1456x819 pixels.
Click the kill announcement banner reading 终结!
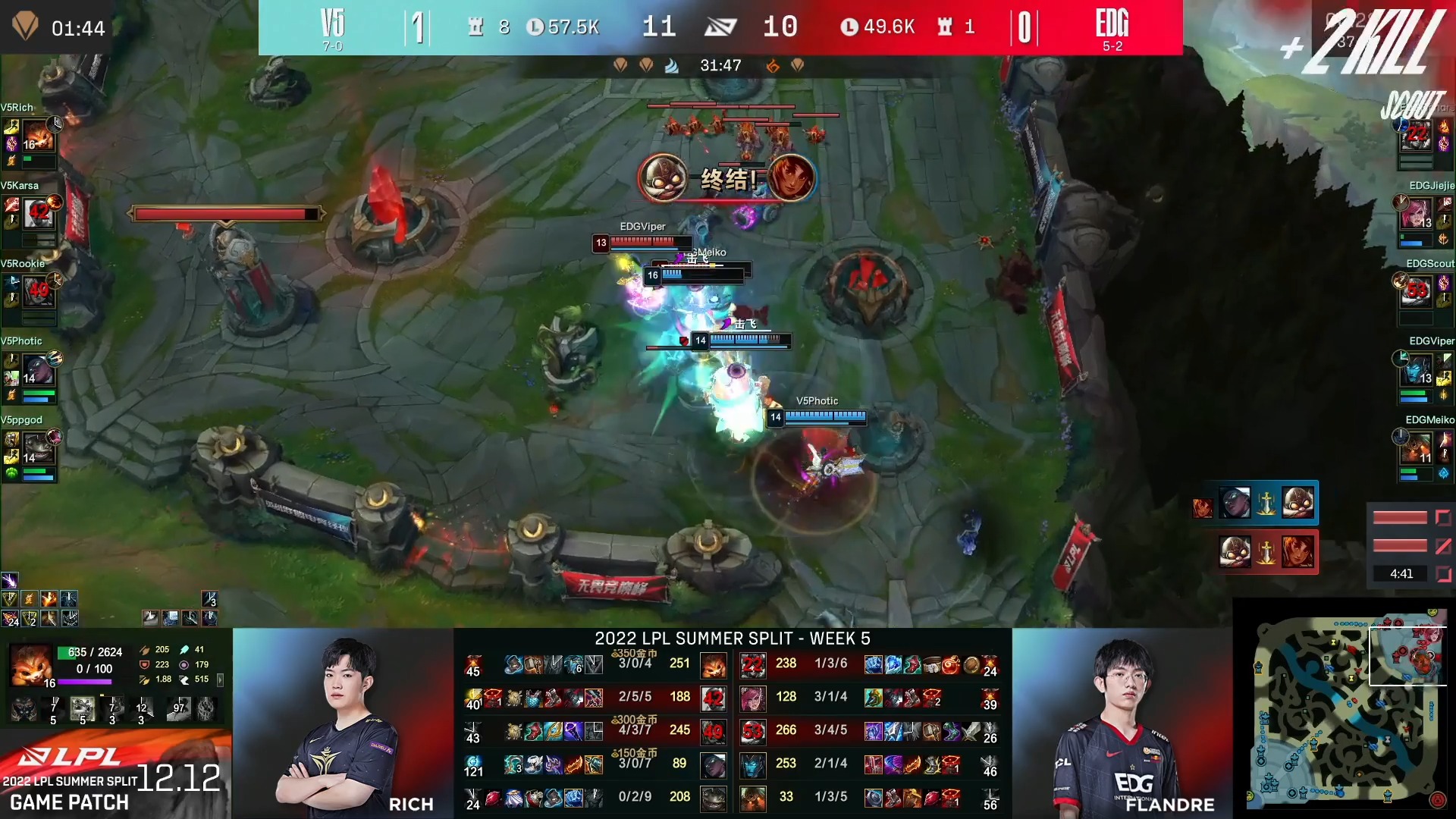point(726,179)
